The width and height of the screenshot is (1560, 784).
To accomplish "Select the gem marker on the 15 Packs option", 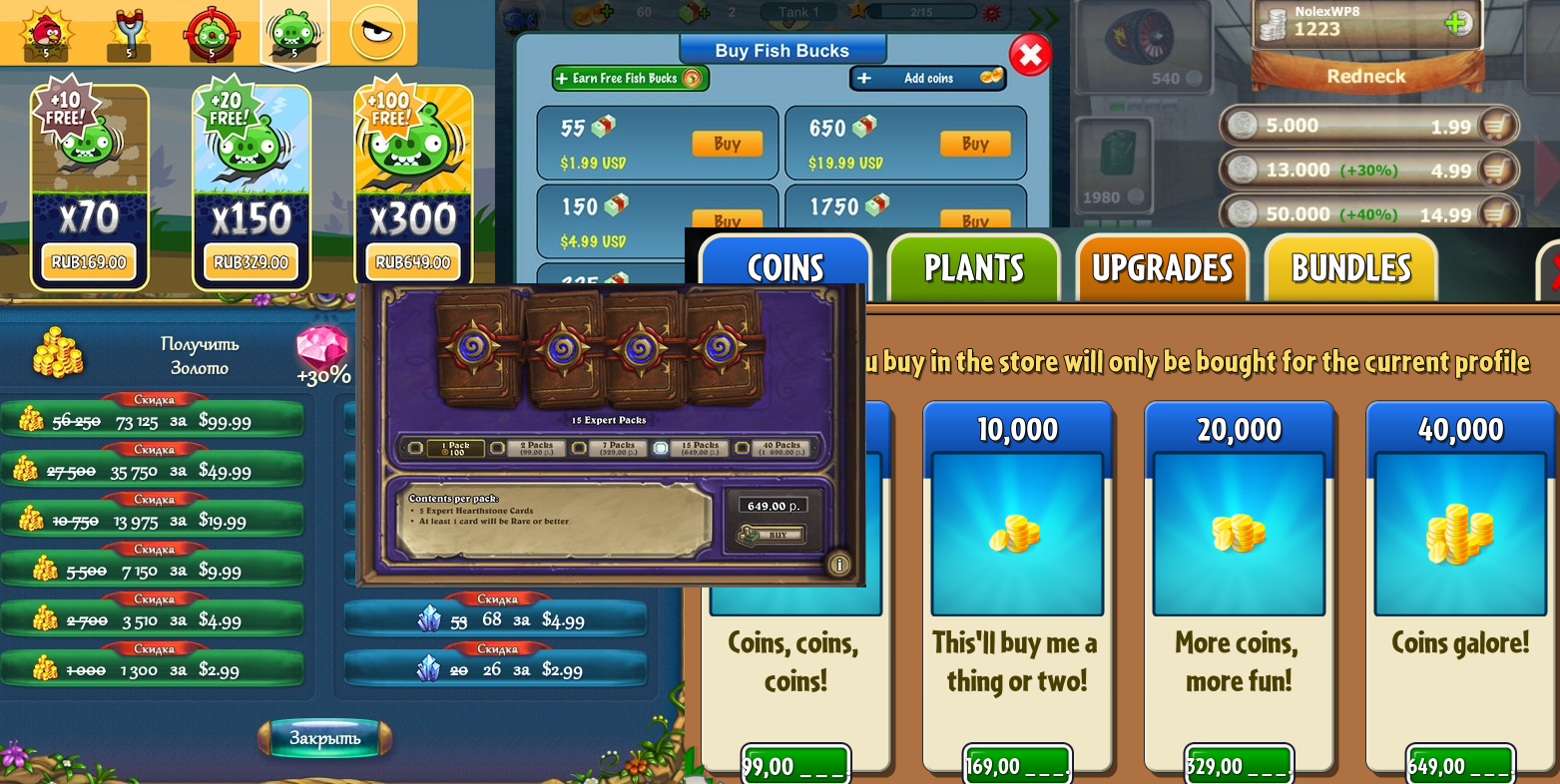I will coord(661,448).
